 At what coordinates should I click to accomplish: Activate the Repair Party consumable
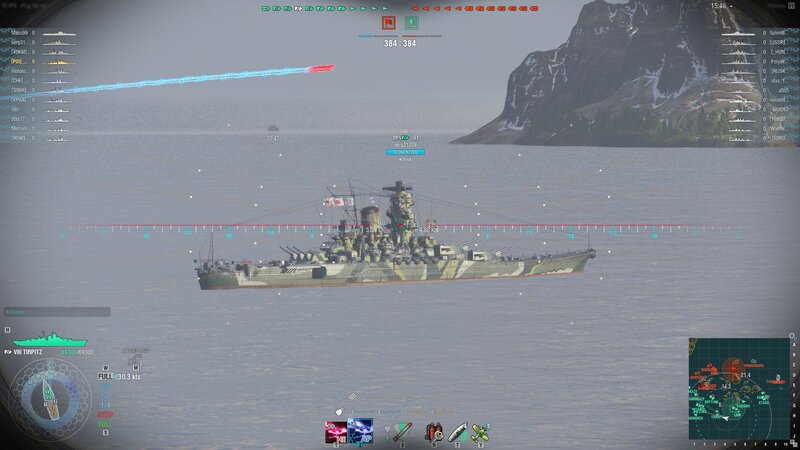click(458, 432)
